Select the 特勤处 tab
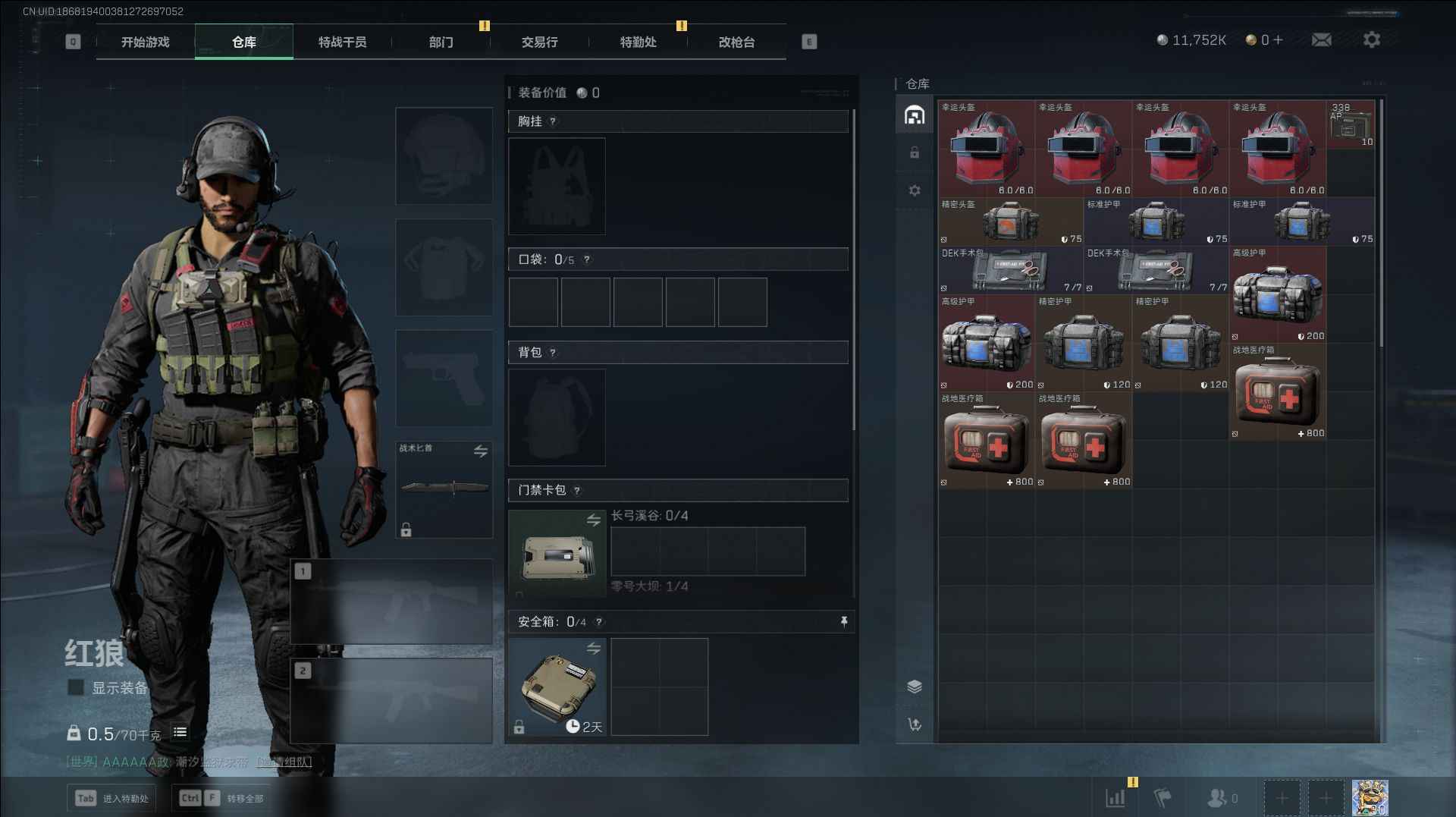The width and height of the screenshot is (1456, 817). (x=638, y=42)
